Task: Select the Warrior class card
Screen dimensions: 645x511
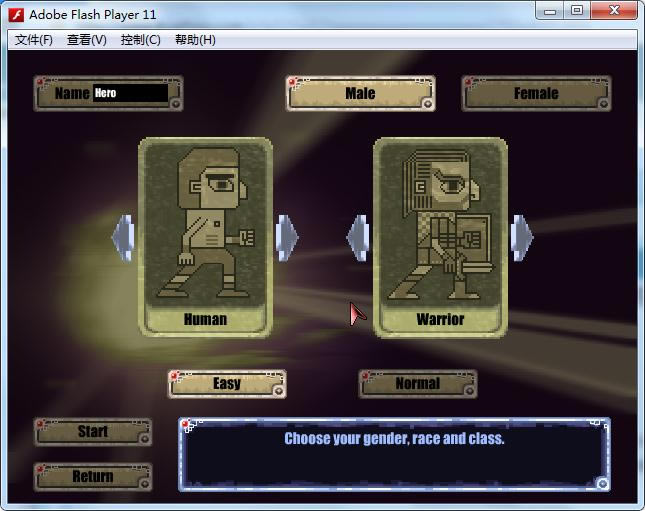Action: coord(440,235)
